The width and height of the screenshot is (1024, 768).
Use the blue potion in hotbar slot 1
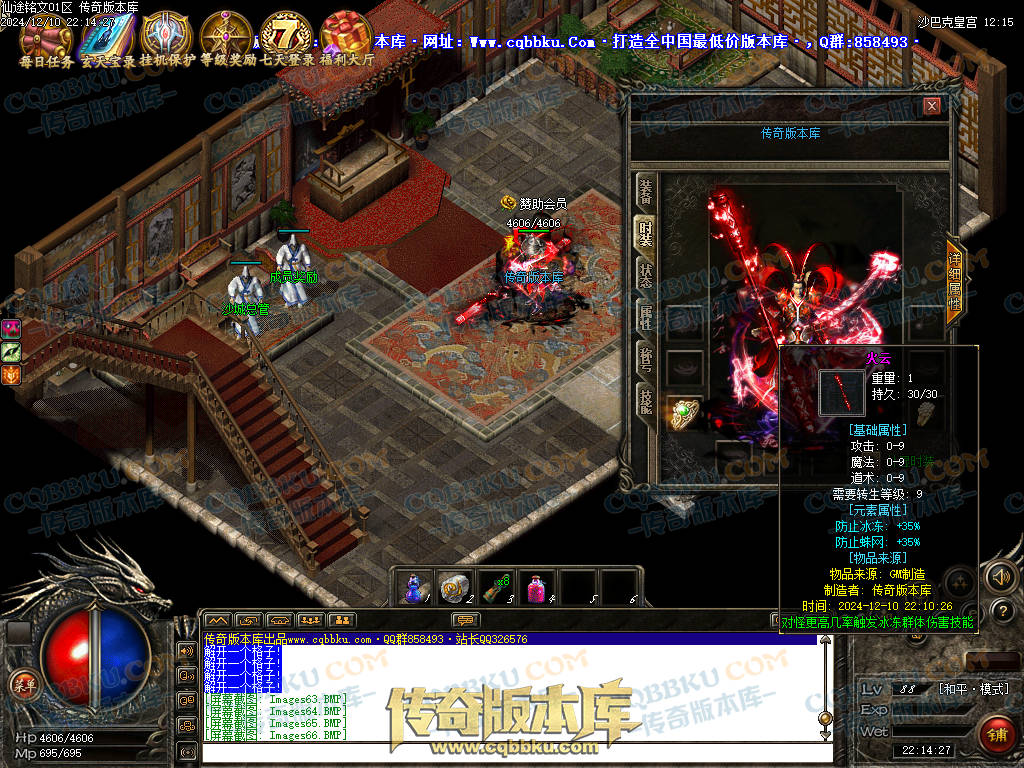click(x=415, y=586)
